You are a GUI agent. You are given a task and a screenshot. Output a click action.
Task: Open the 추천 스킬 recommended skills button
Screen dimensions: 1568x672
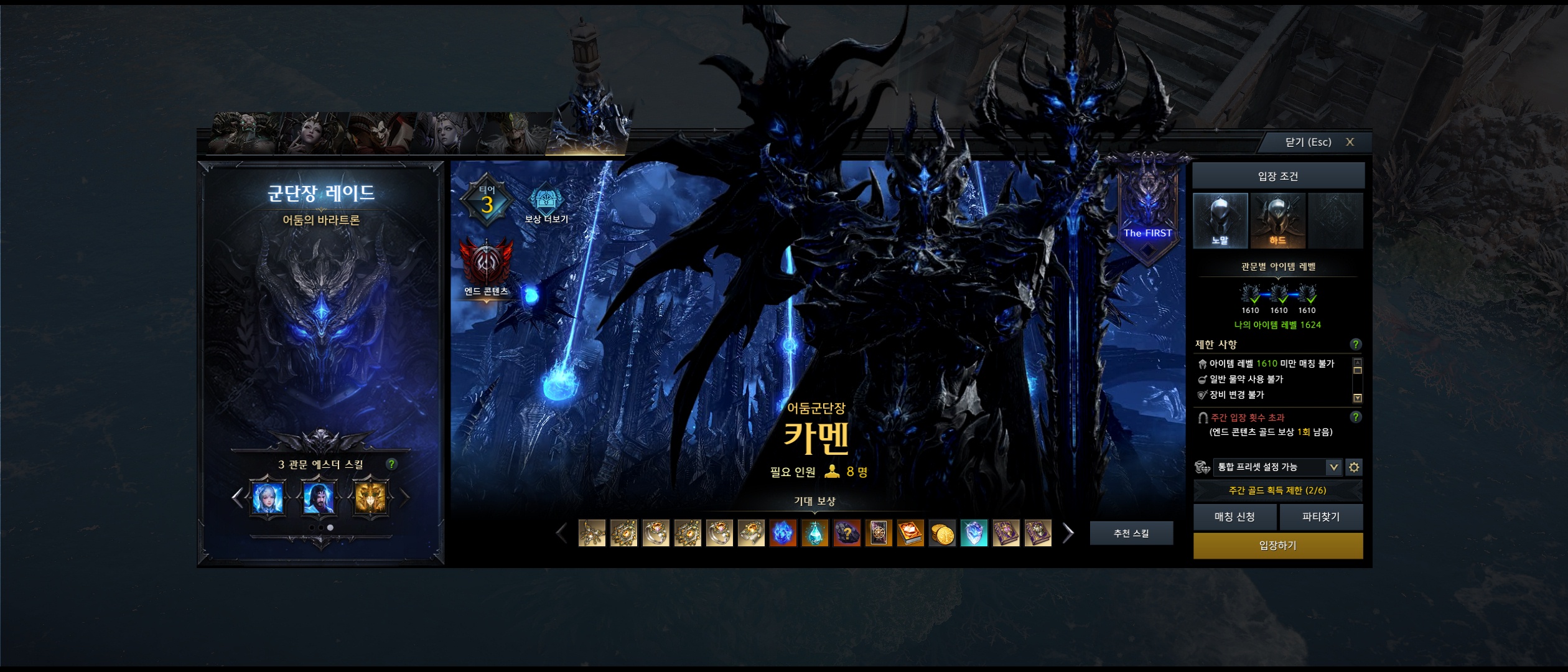[1131, 533]
